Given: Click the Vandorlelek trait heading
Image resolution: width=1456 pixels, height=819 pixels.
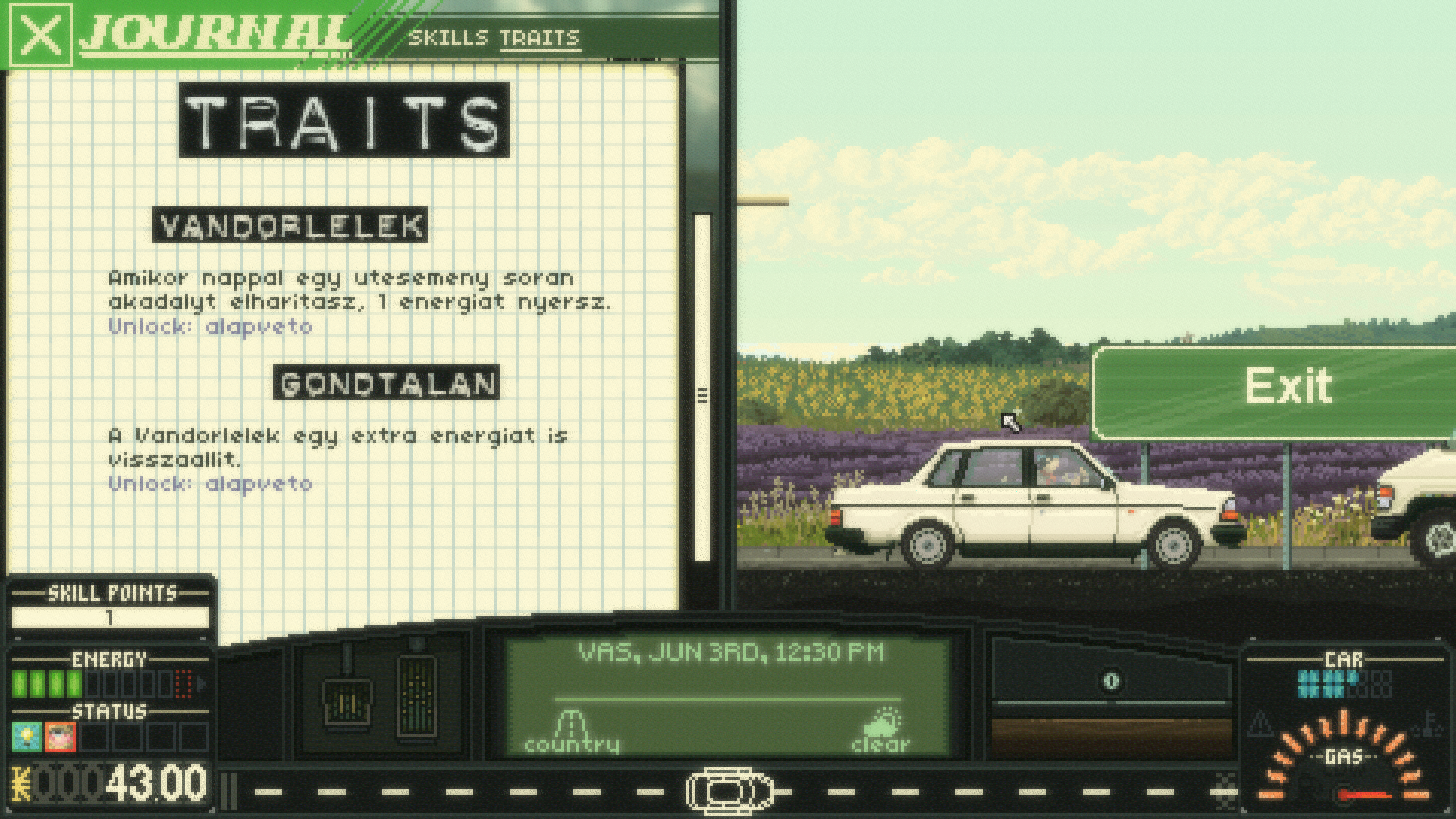Looking at the screenshot, I should pyautogui.click(x=290, y=225).
